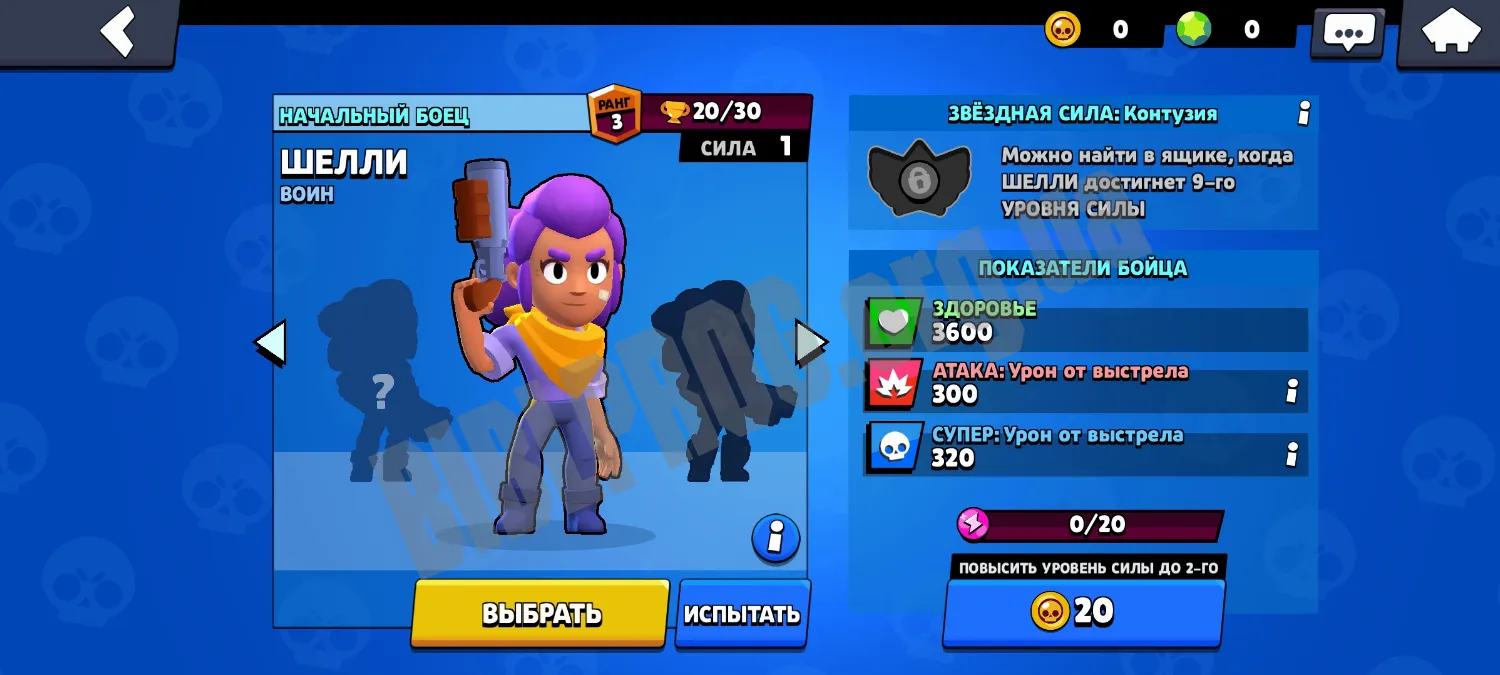Go back with the top-left arrow
Screen dimensions: 1500x675
click(x=118, y=31)
